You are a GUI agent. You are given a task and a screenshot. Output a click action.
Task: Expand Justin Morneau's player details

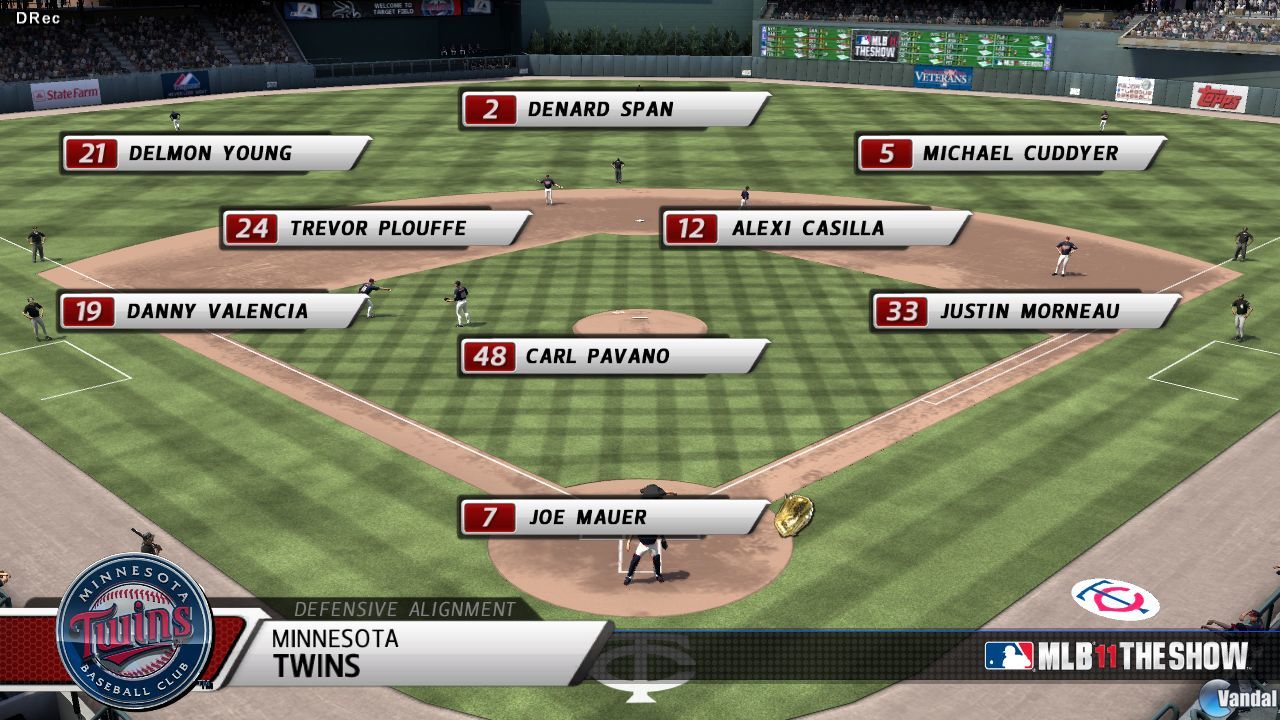click(x=1020, y=311)
